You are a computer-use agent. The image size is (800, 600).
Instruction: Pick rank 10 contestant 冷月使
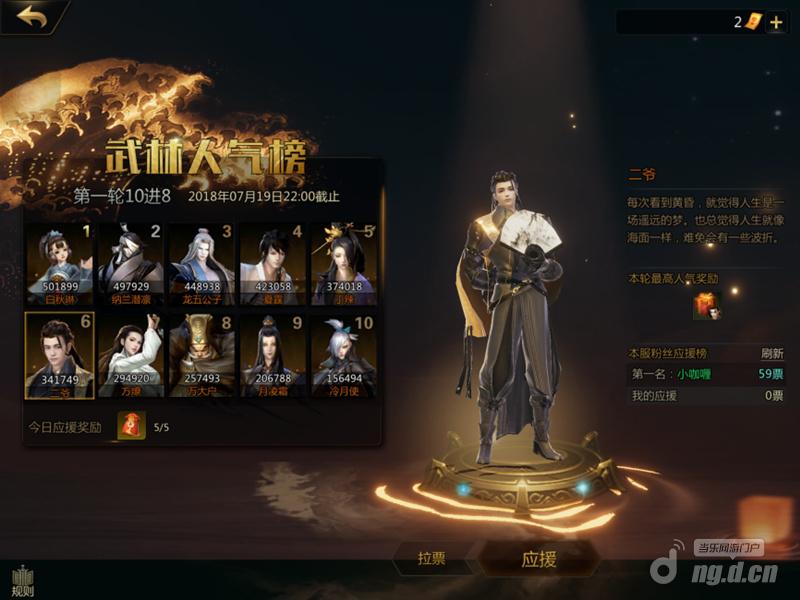[342, 354]
